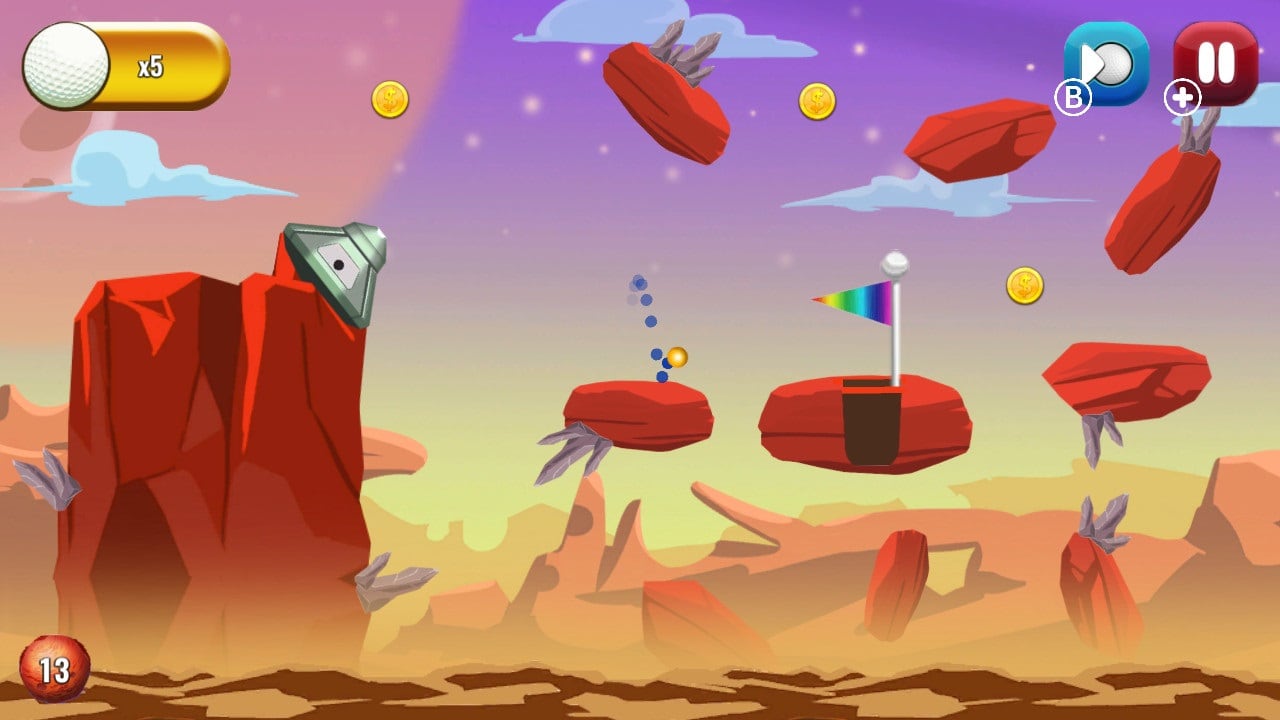This screenshot has height=720, width=1280.
Task: Click the circled B button label
Action: tap(1073, 98)
